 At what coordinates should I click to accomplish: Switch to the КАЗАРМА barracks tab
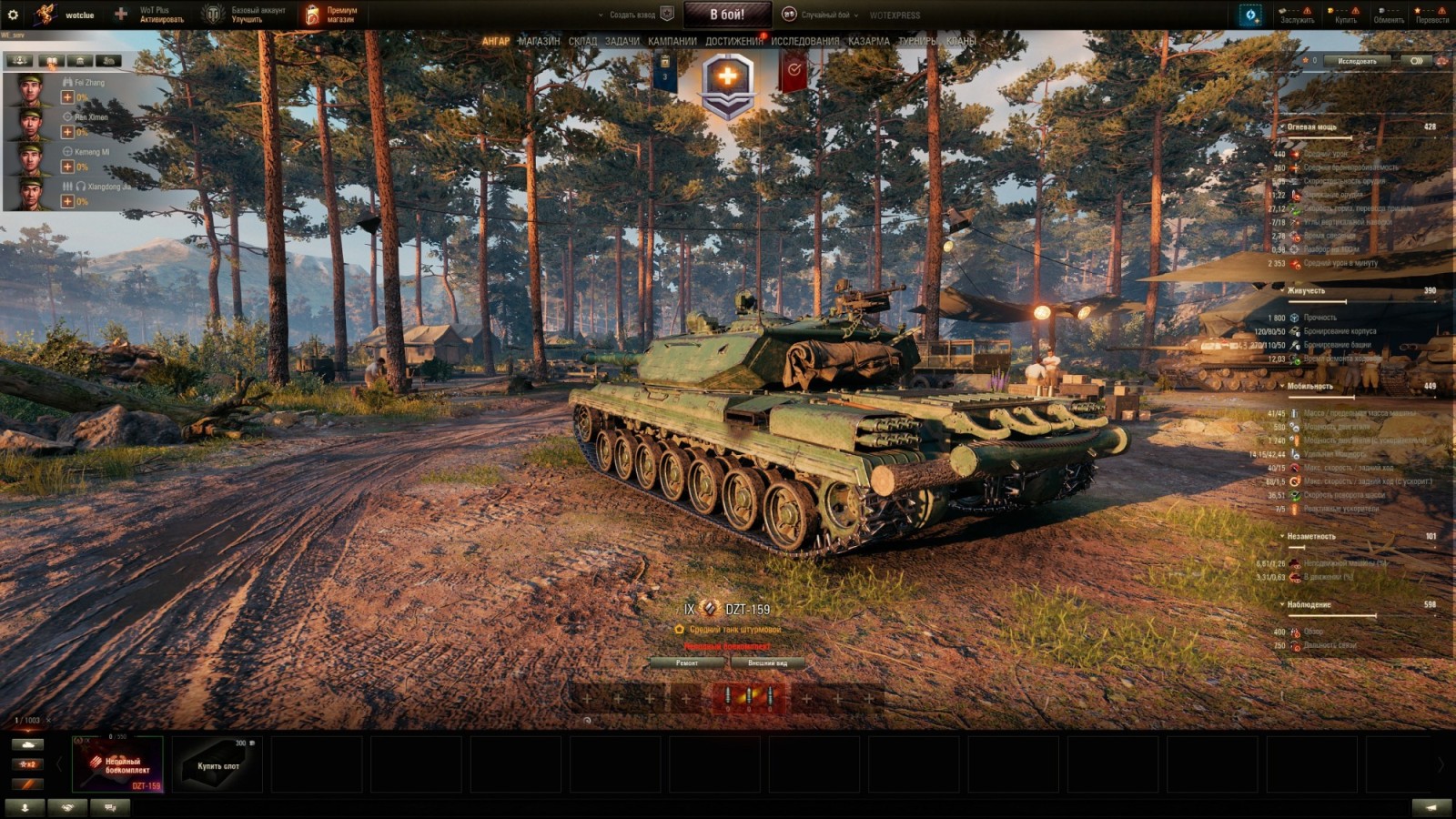(869, 41)
